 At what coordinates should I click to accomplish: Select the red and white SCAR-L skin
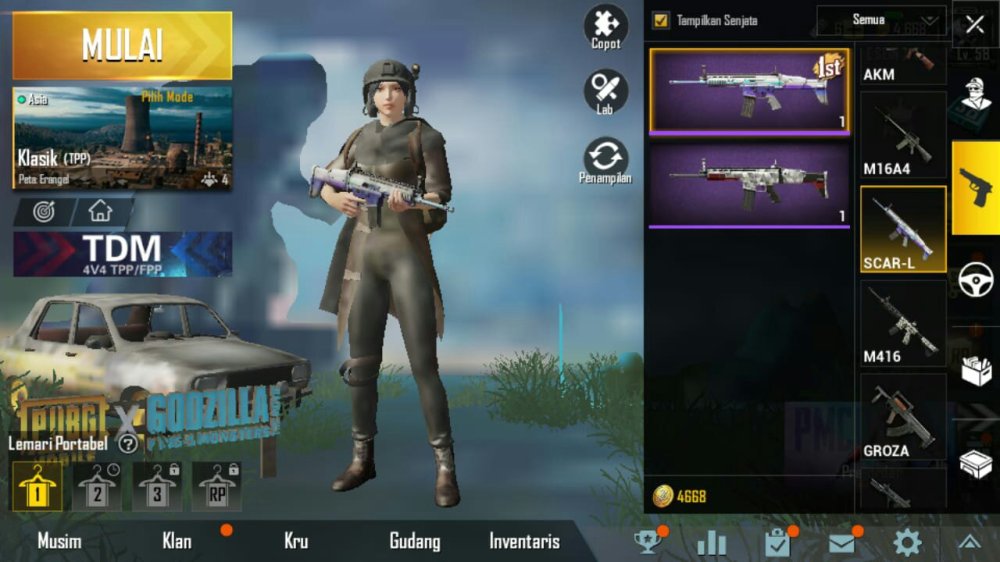tap(749, 183)
